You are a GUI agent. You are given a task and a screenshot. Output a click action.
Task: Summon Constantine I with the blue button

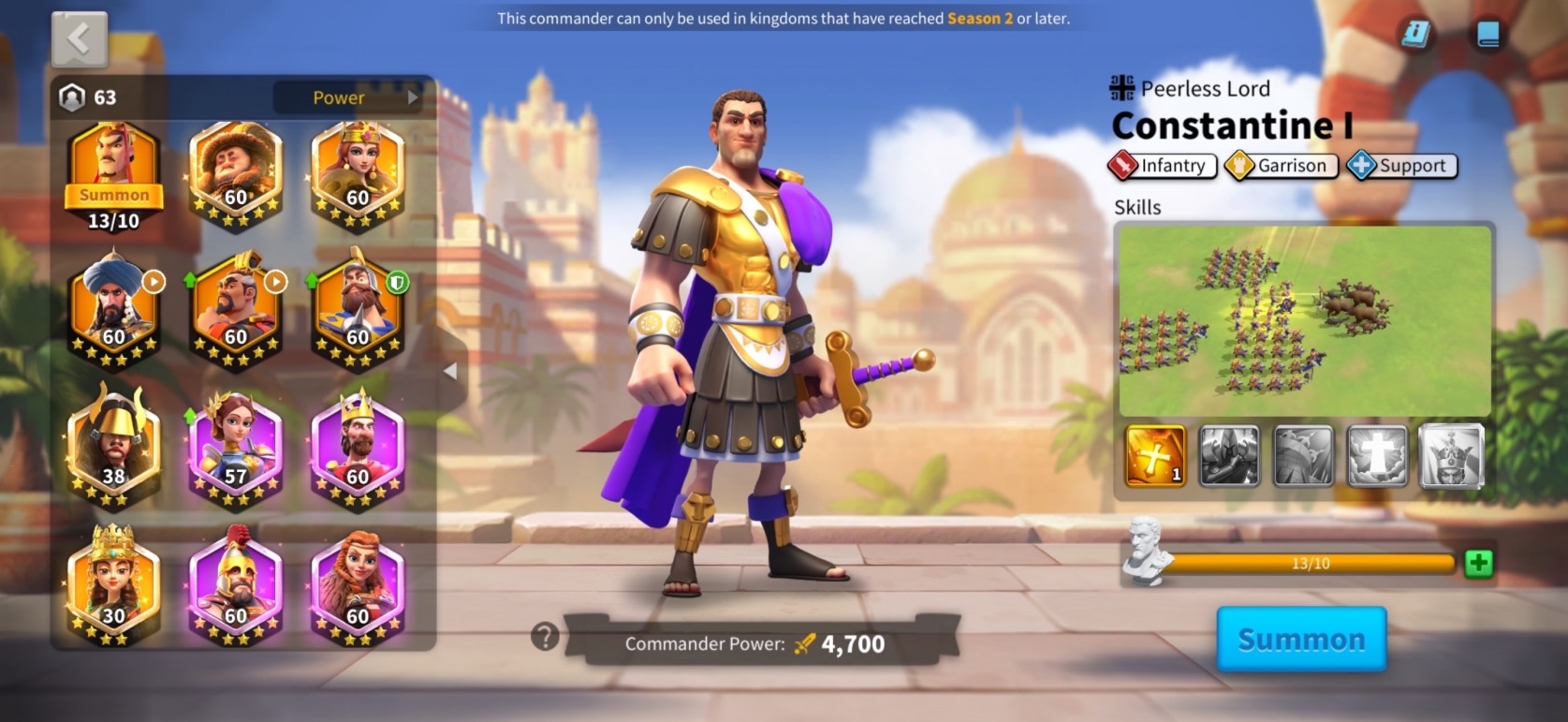tap(1300, 640)
